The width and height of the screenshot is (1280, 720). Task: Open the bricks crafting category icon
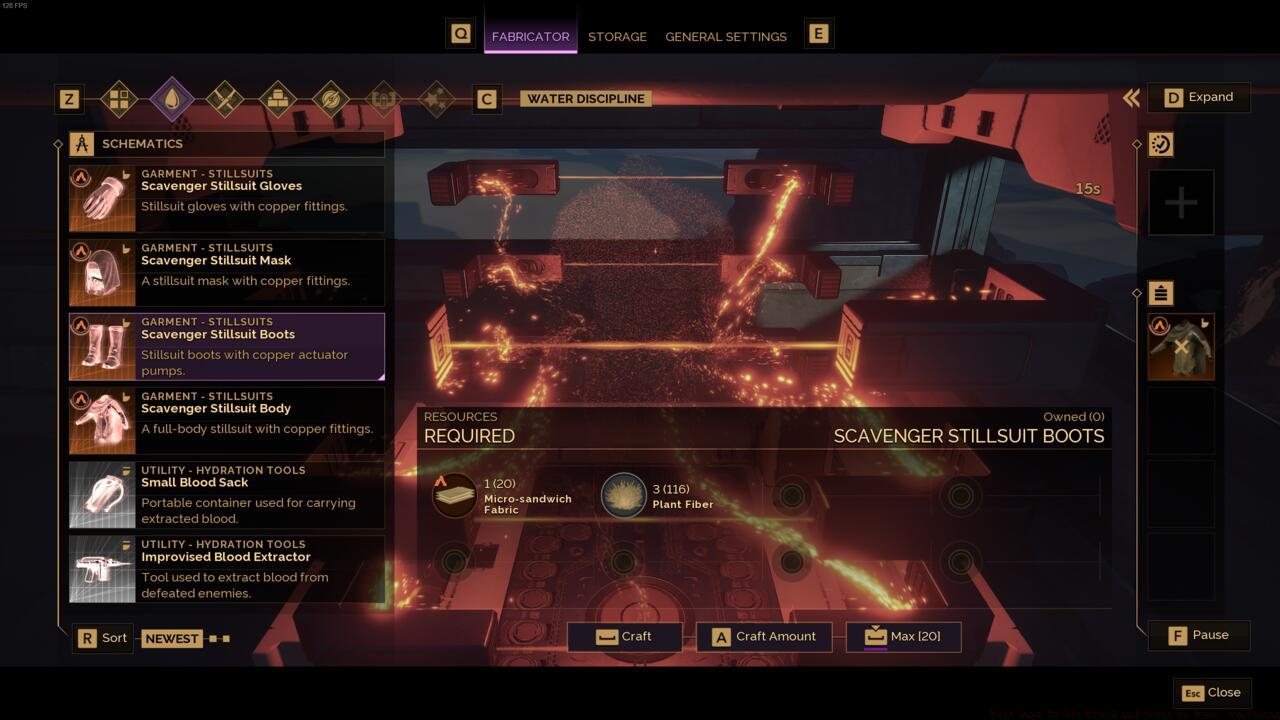[278, 99]
